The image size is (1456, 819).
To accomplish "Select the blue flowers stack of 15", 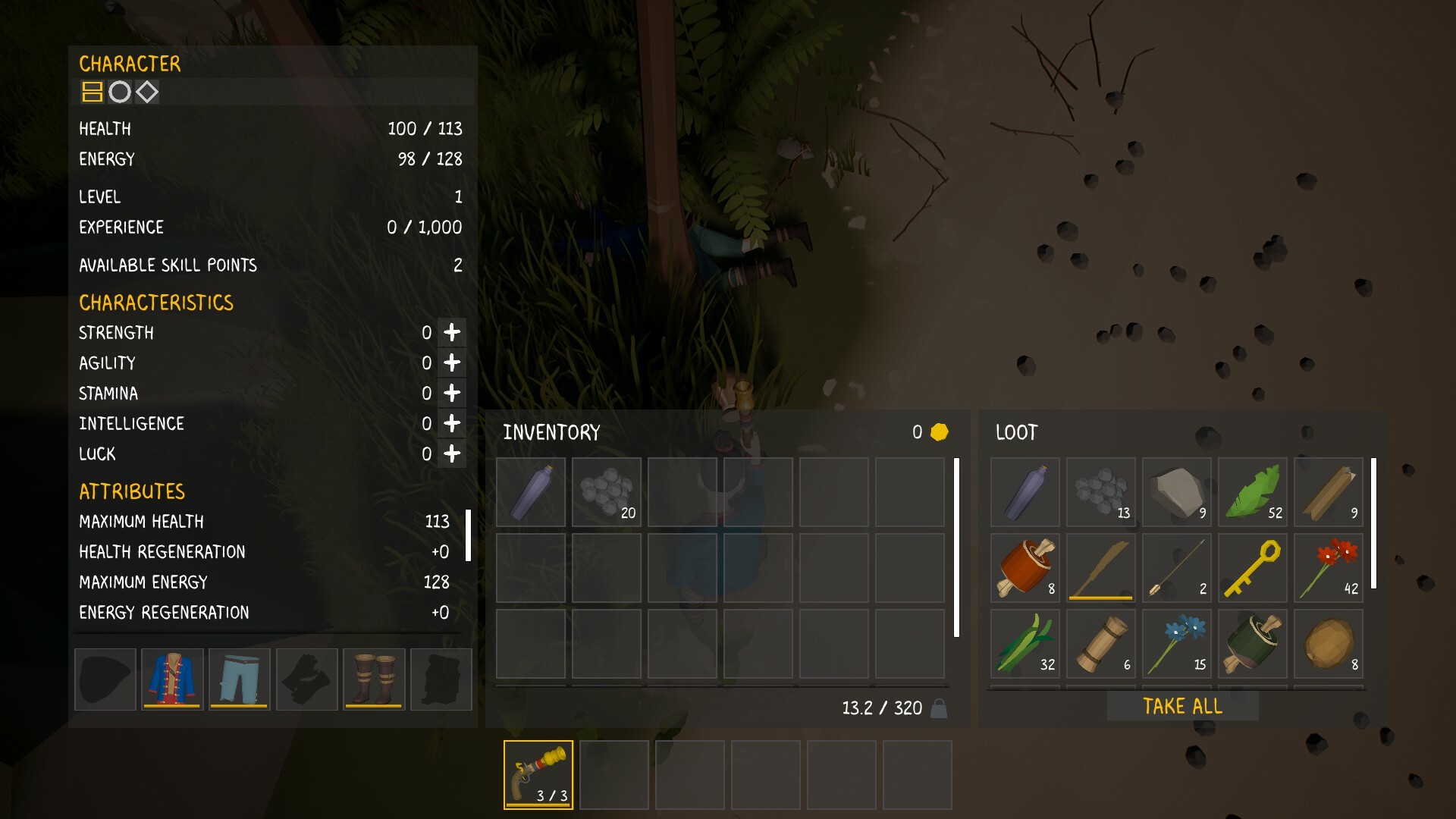I will pos(1176,644).
